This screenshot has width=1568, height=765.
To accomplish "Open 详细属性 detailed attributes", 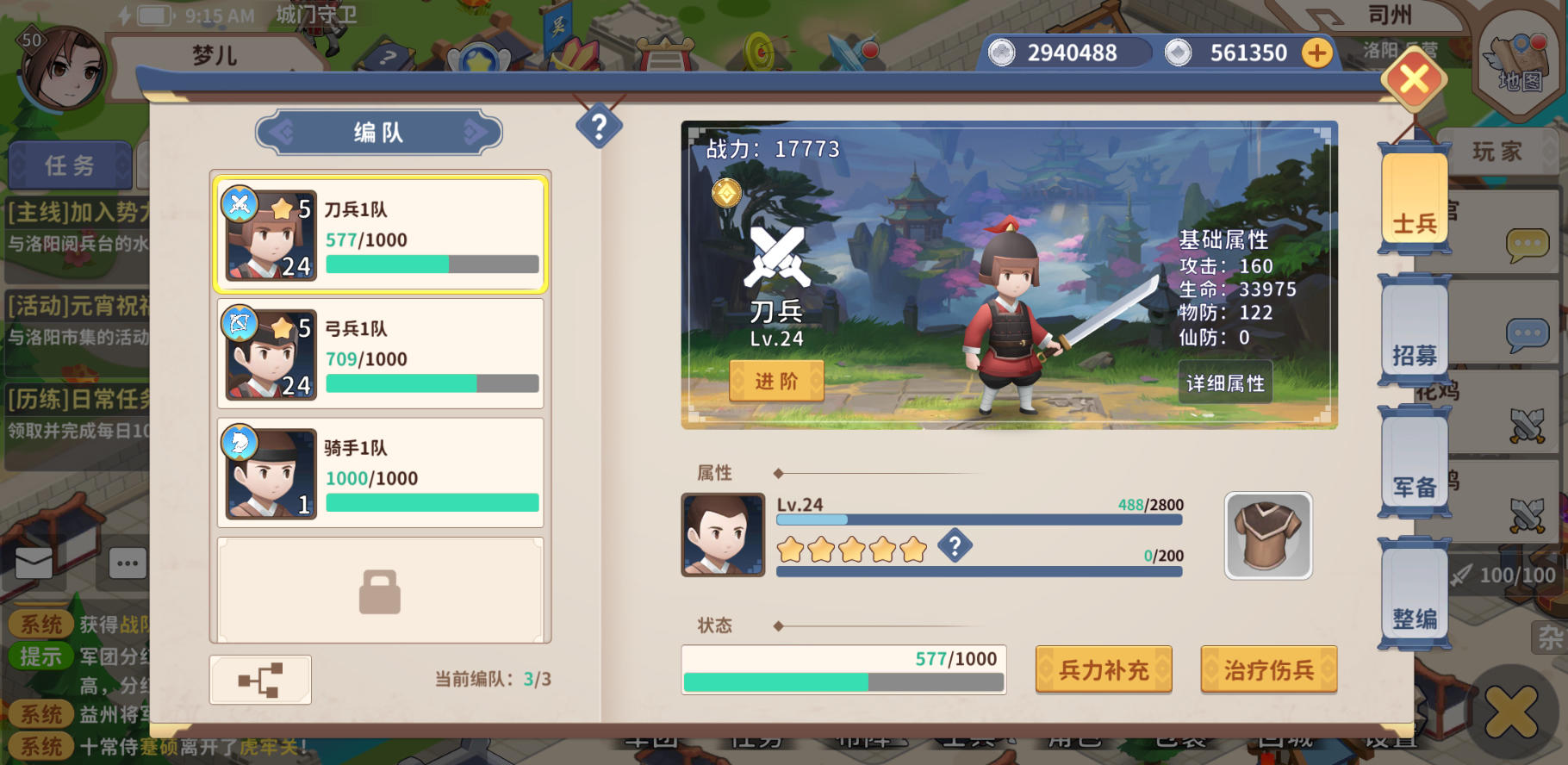I will (x=1227, y=382).
